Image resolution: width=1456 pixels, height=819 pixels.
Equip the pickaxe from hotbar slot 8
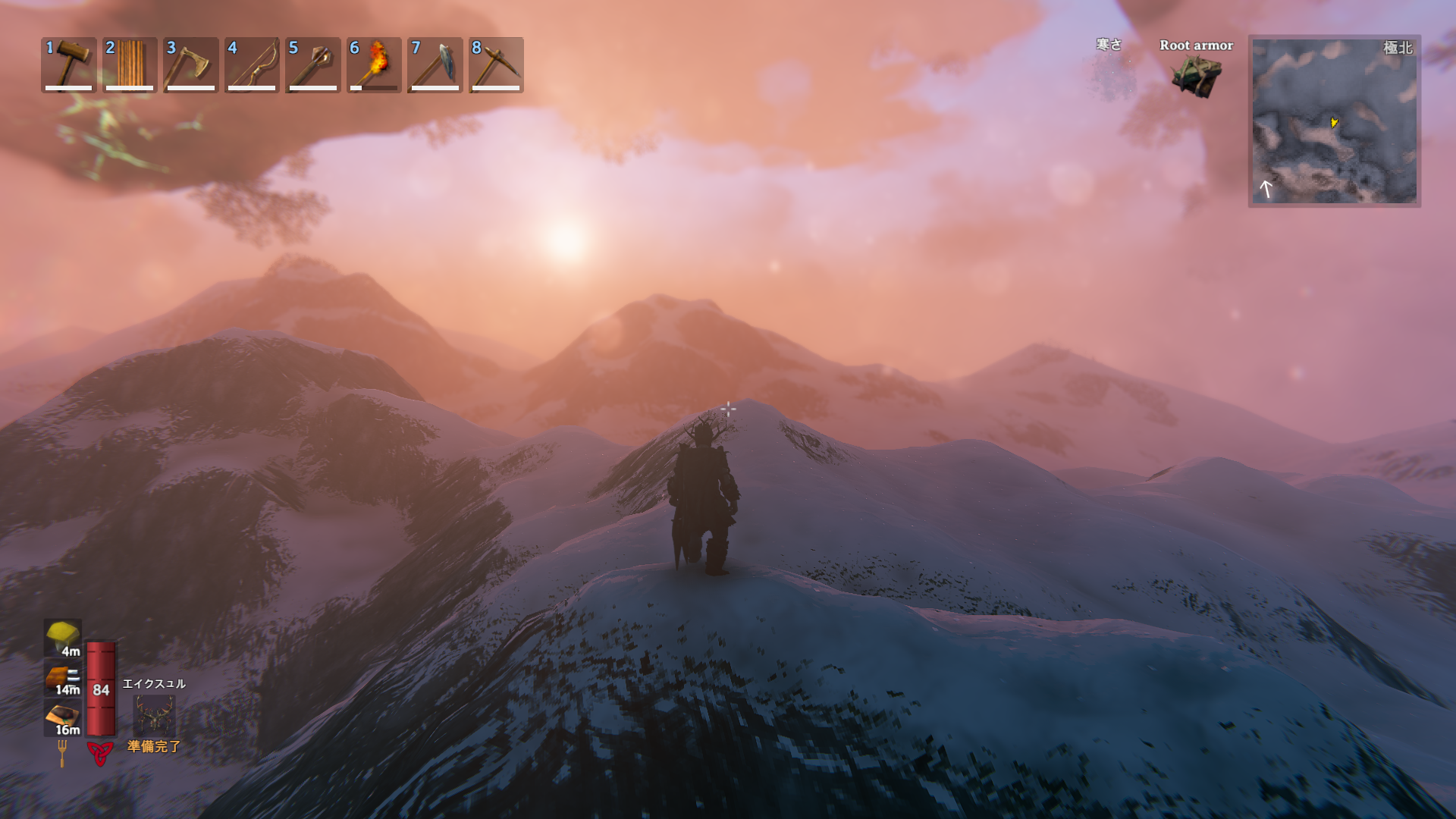(496, 64)
